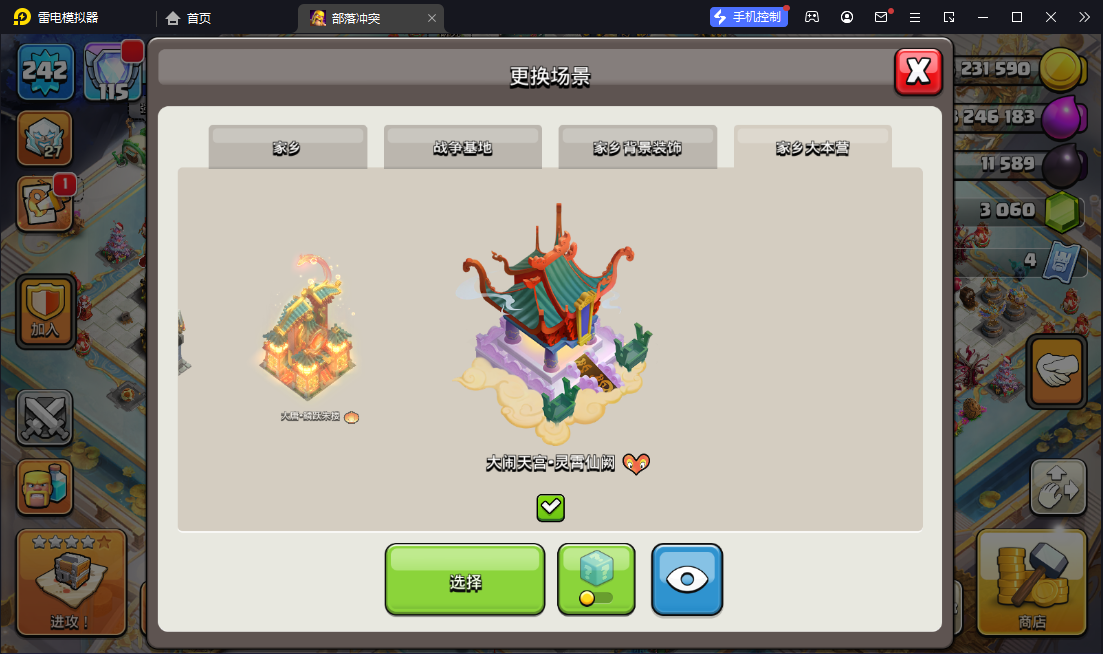Click the blue level 242 experience badge
This screenshot has height=654, width=1103.
[45, 72]
